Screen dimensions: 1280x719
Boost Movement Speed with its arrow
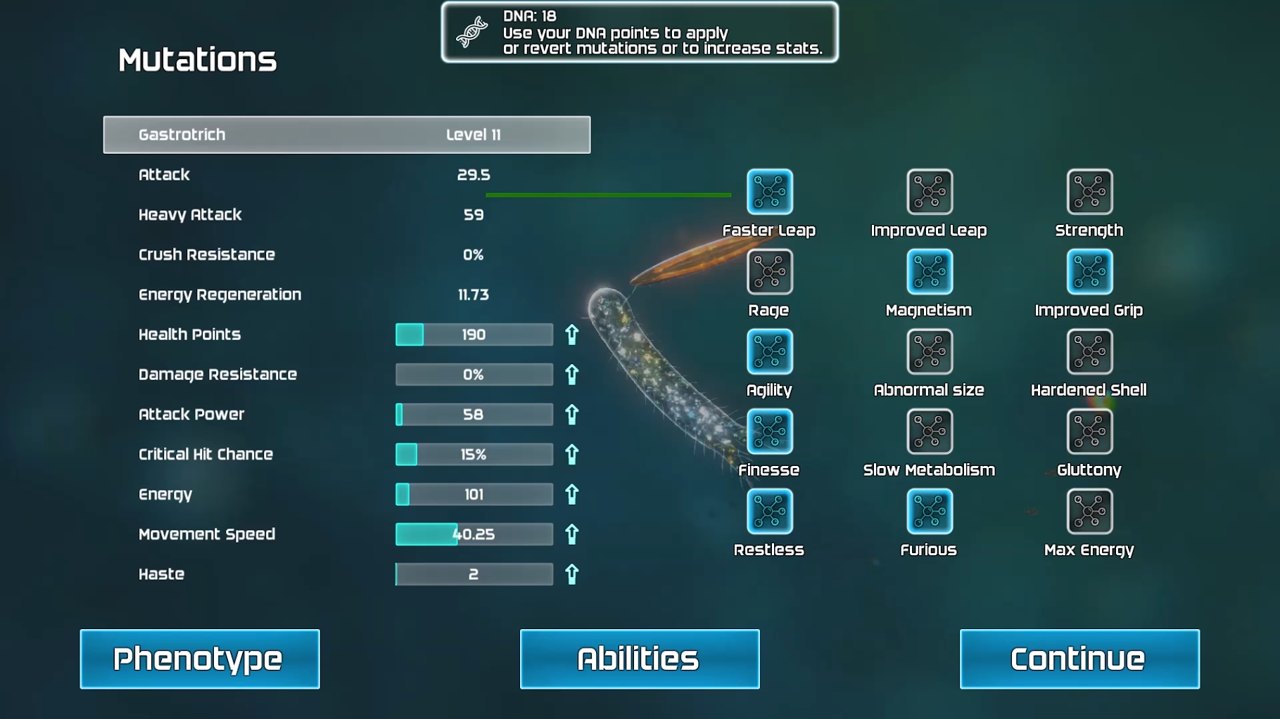572,534
